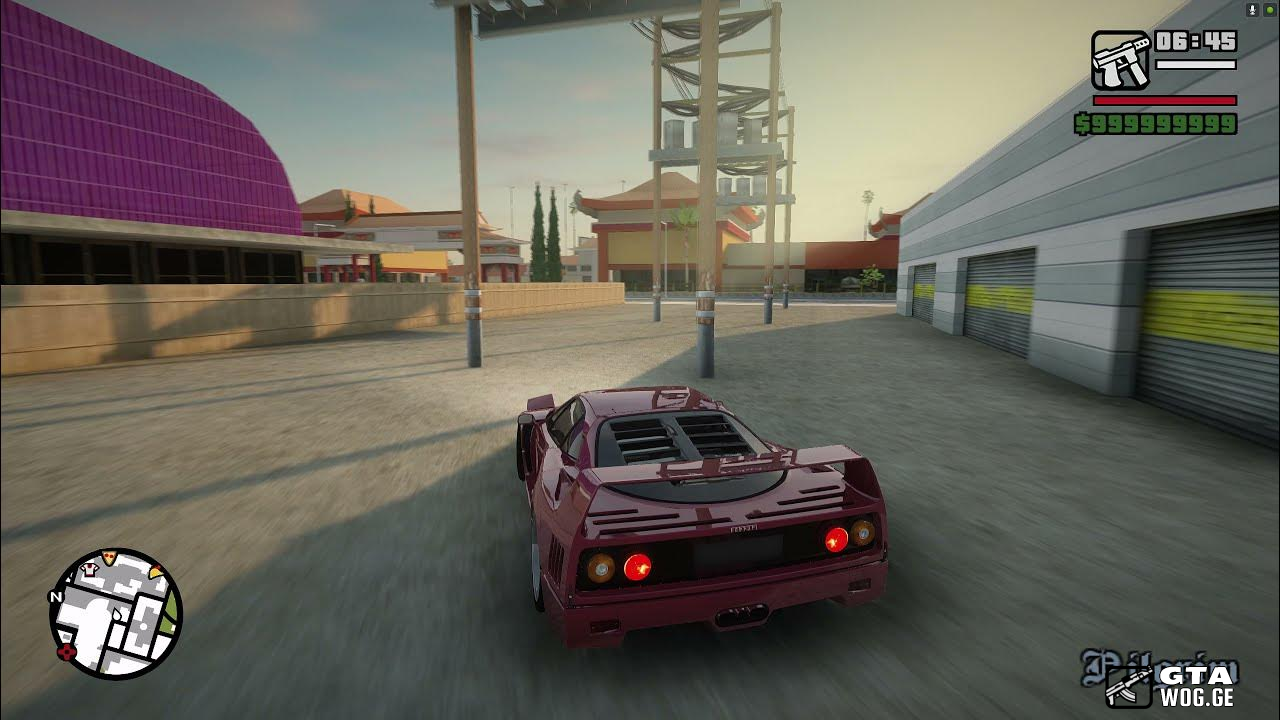The width and height of the screenshot is (1280, 720).
Task: Select the yellow taco-shaped radar marker
Action: (x=156, y=571)
